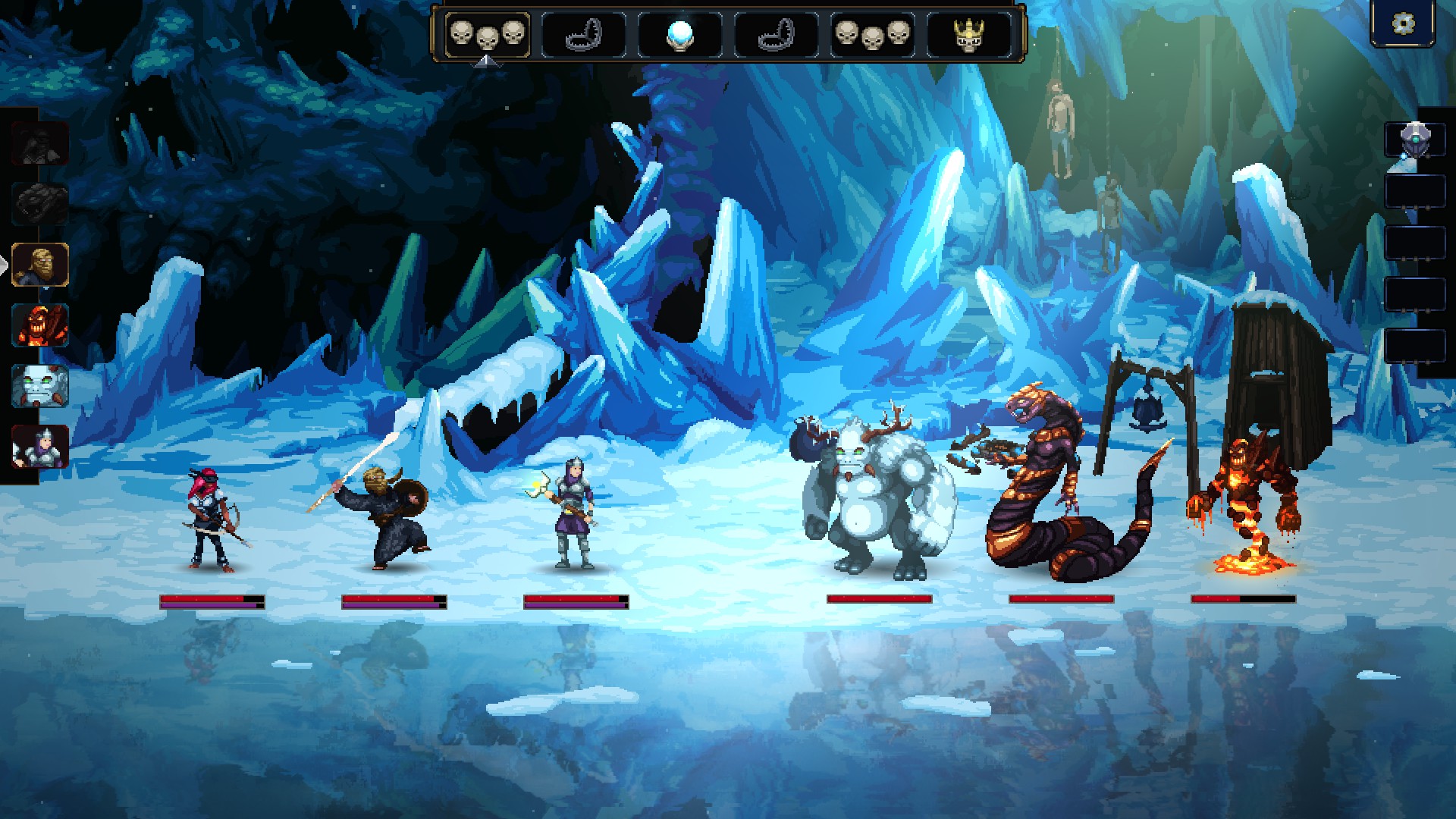Image resolution: width=1456 pixels, height=819 pixels.
Task: Click the greyed-out hooded figure portrait
Action: 40,143
